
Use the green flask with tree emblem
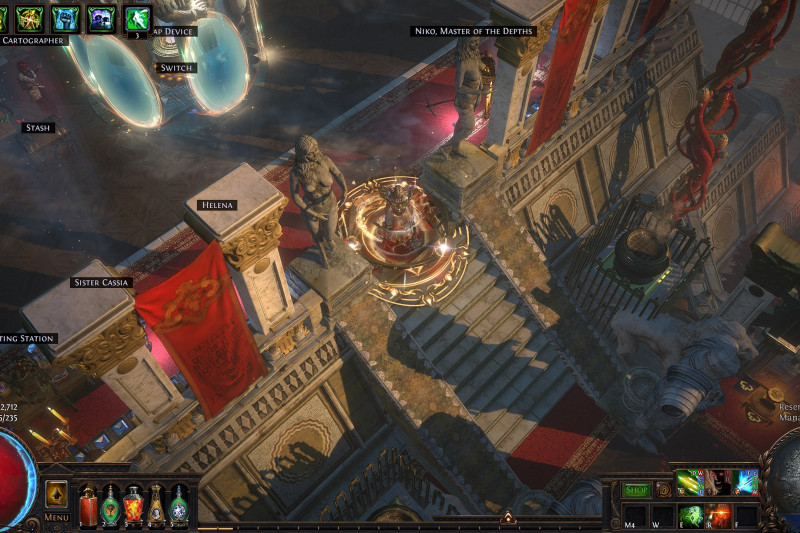pos(111,506)
